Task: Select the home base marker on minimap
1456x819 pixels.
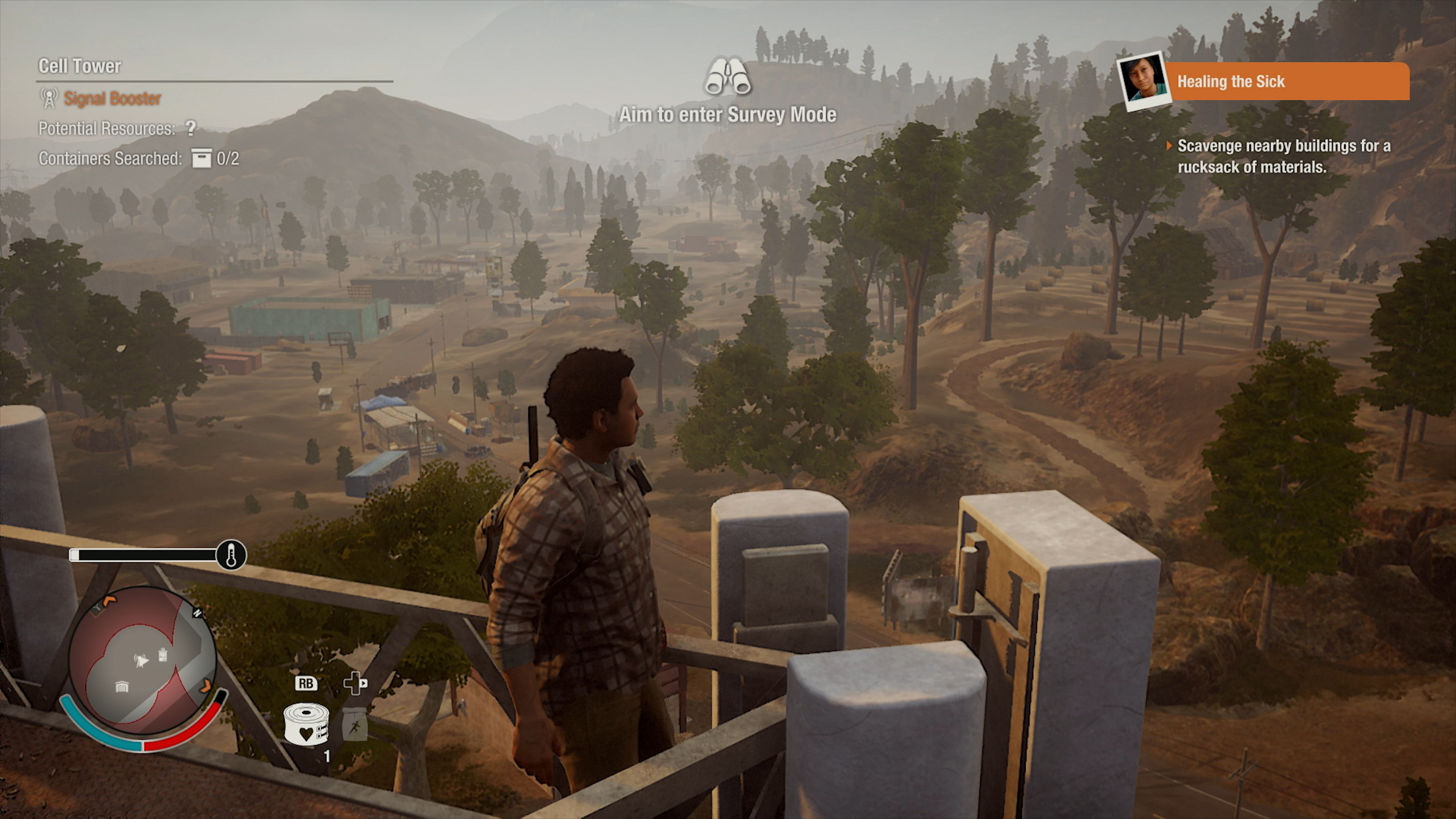Action: point(121,687)
